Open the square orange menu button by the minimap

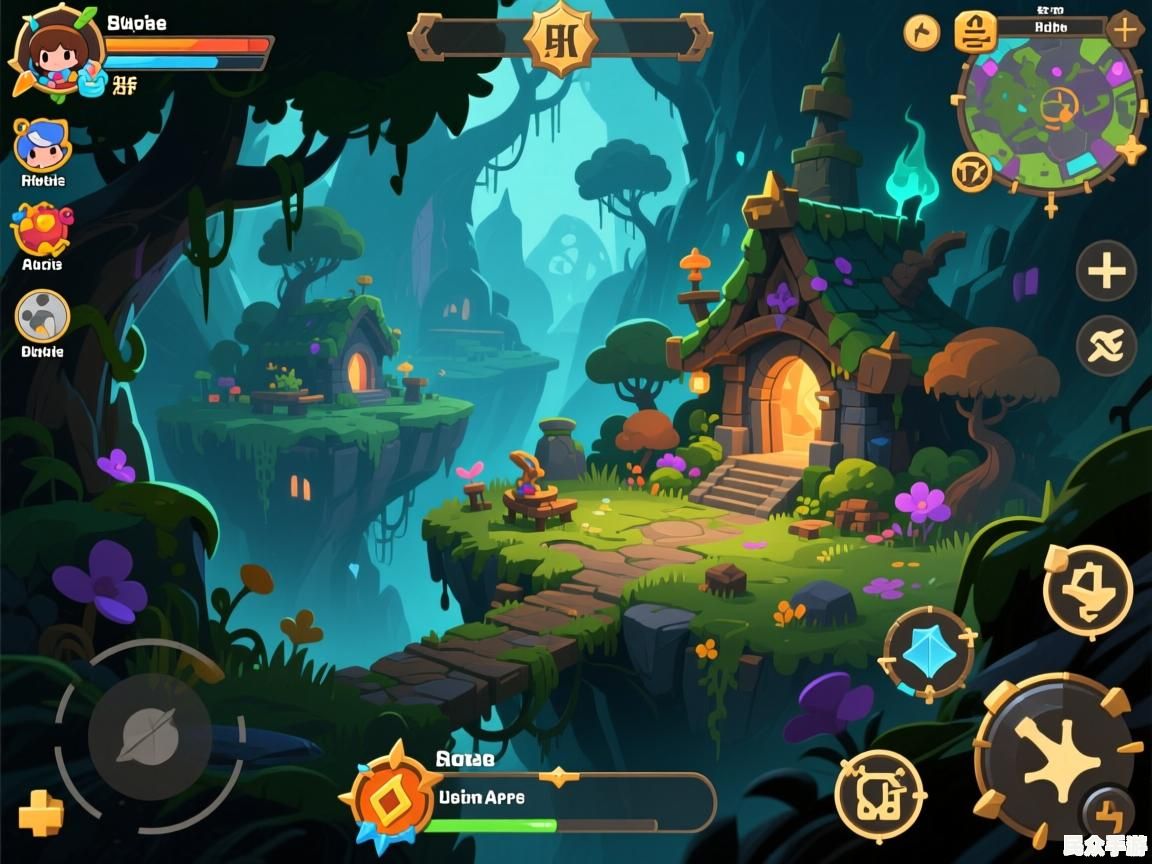tap(975, 32)
